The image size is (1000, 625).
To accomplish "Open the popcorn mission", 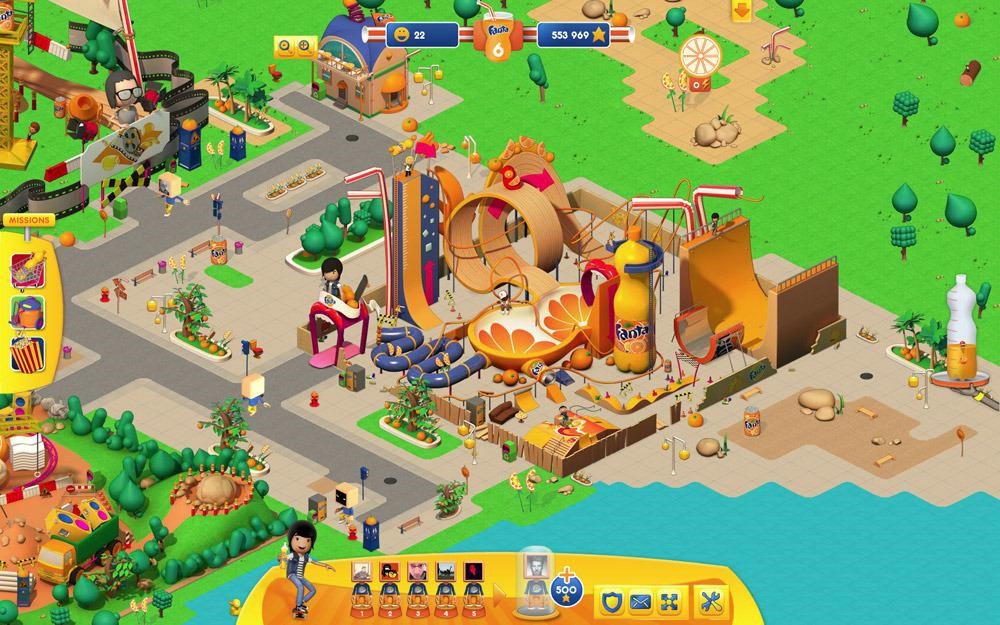I will 27,353.
